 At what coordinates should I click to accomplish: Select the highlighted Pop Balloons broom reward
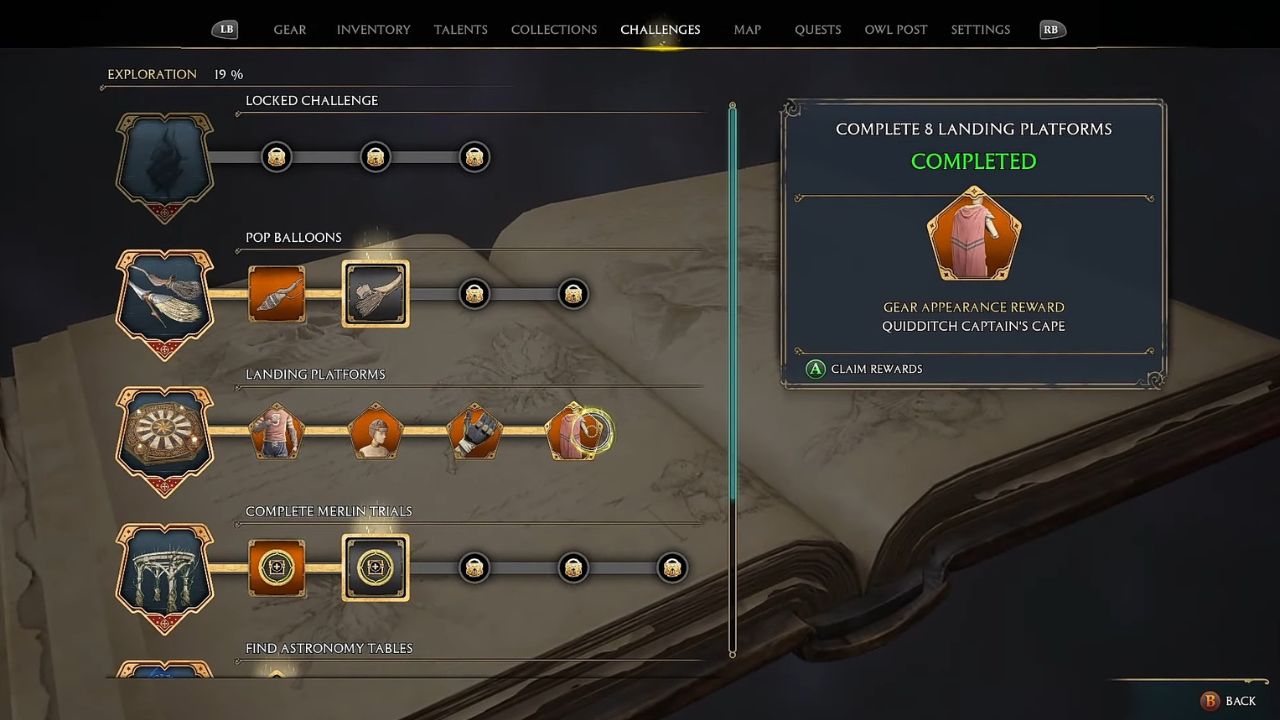375,294
